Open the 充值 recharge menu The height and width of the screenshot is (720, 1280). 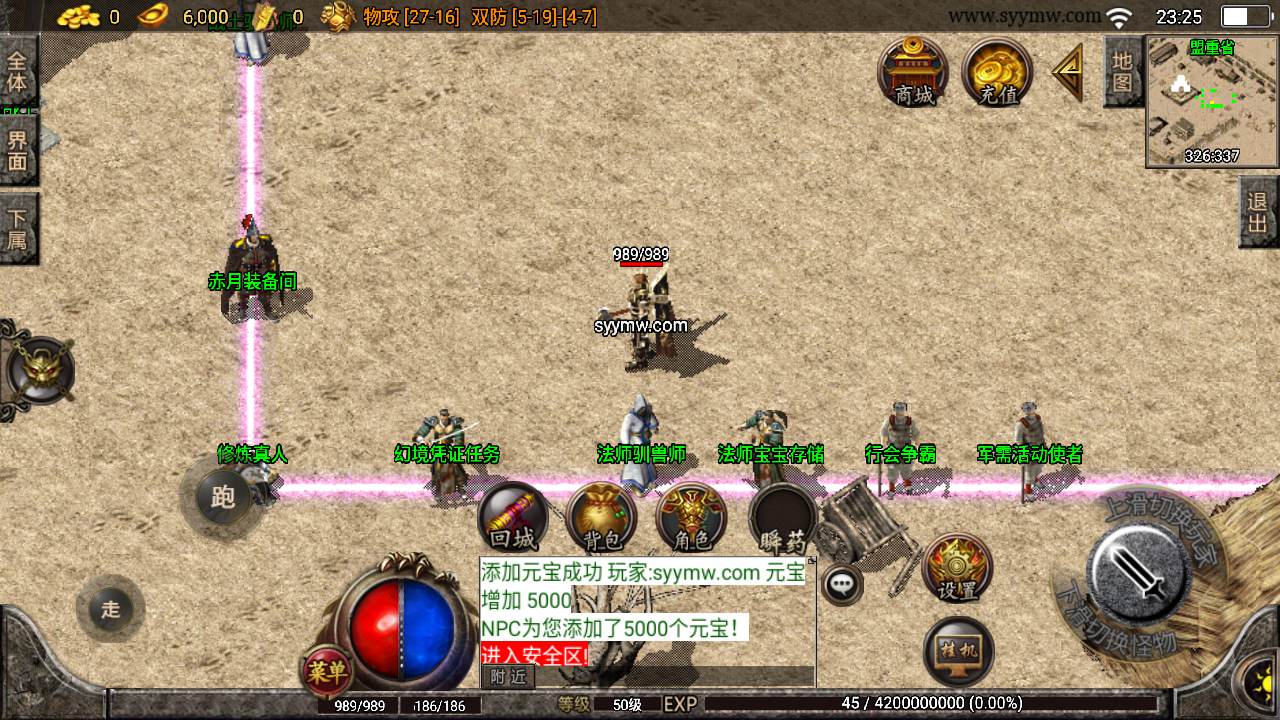[x=997, y=72]
